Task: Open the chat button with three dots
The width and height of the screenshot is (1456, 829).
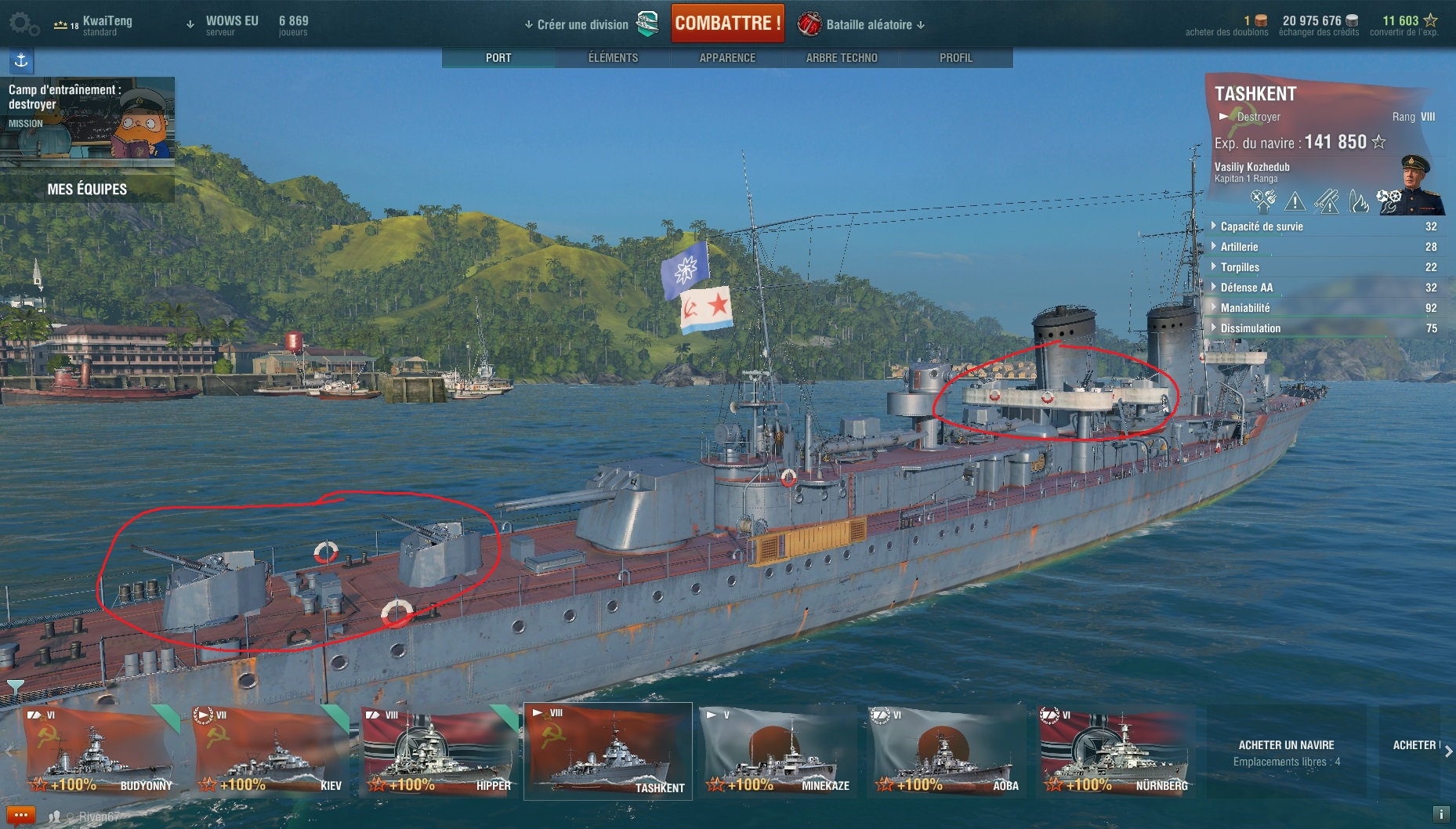Action: coord(21,816)
